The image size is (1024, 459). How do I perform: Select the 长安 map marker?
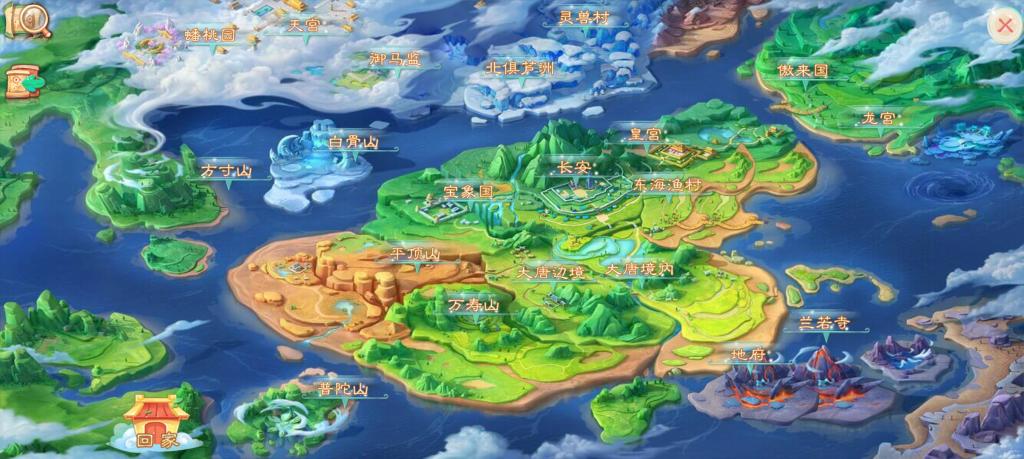coord(575,167)
